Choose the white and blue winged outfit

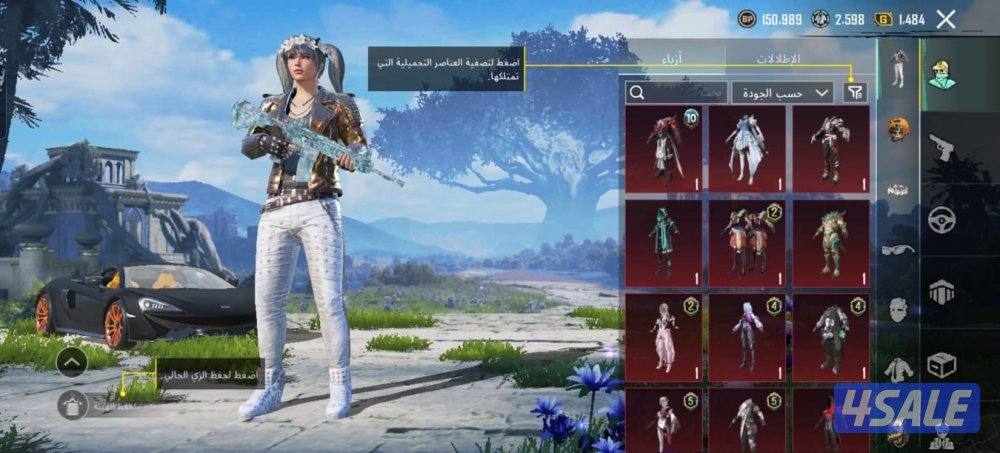[x=747, y=148]
